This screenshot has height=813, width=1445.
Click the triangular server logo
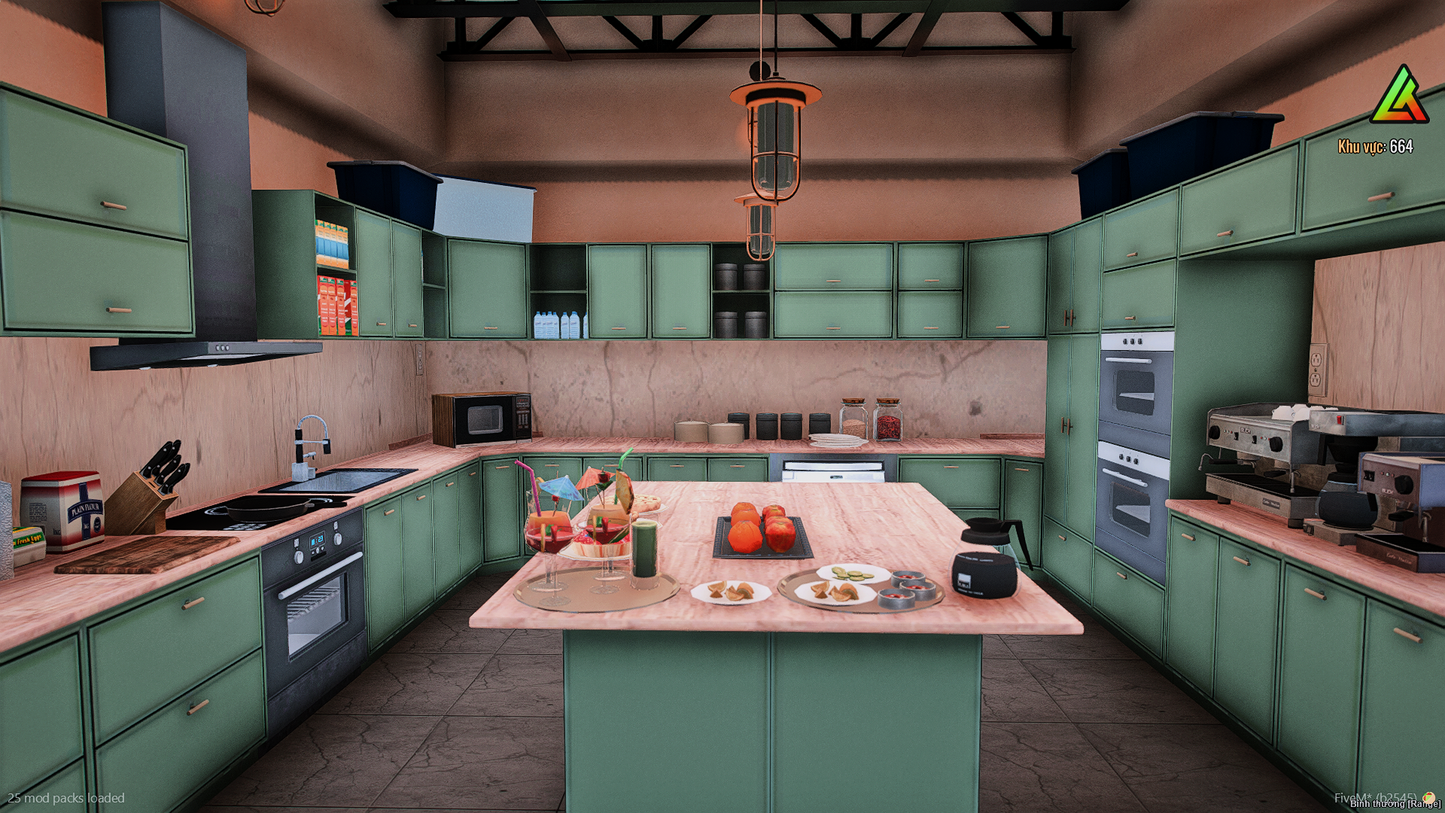(x=1399, y=97)
